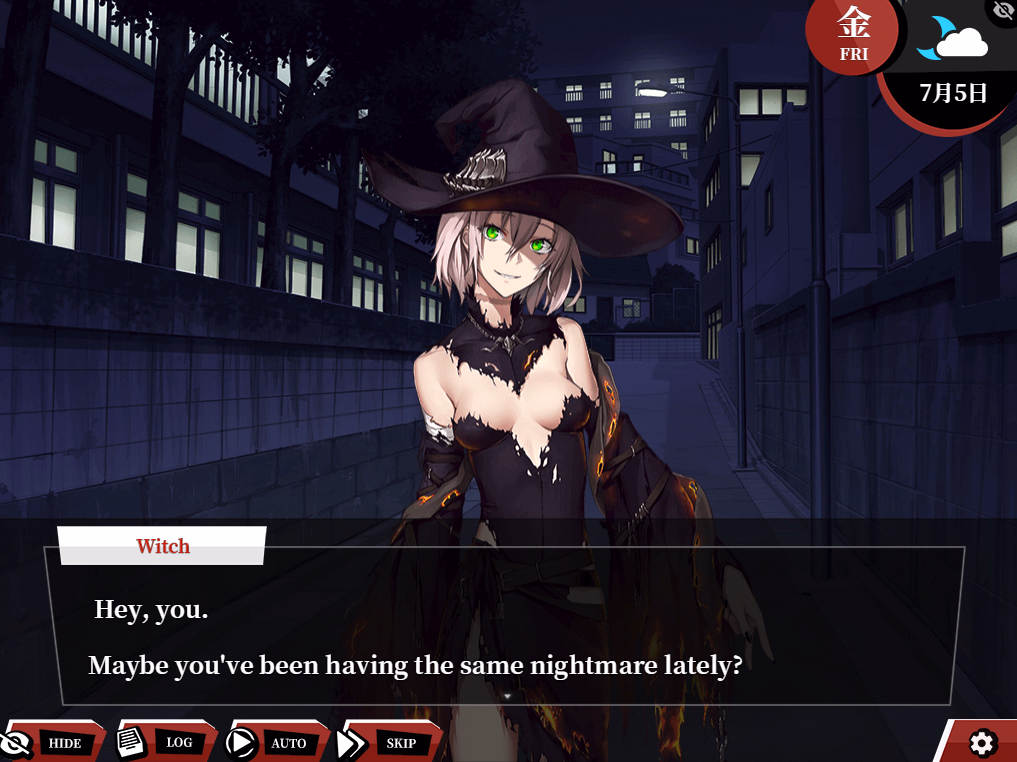Open settings via the gear icon
1017x762 pixels.
pos(982,742)
